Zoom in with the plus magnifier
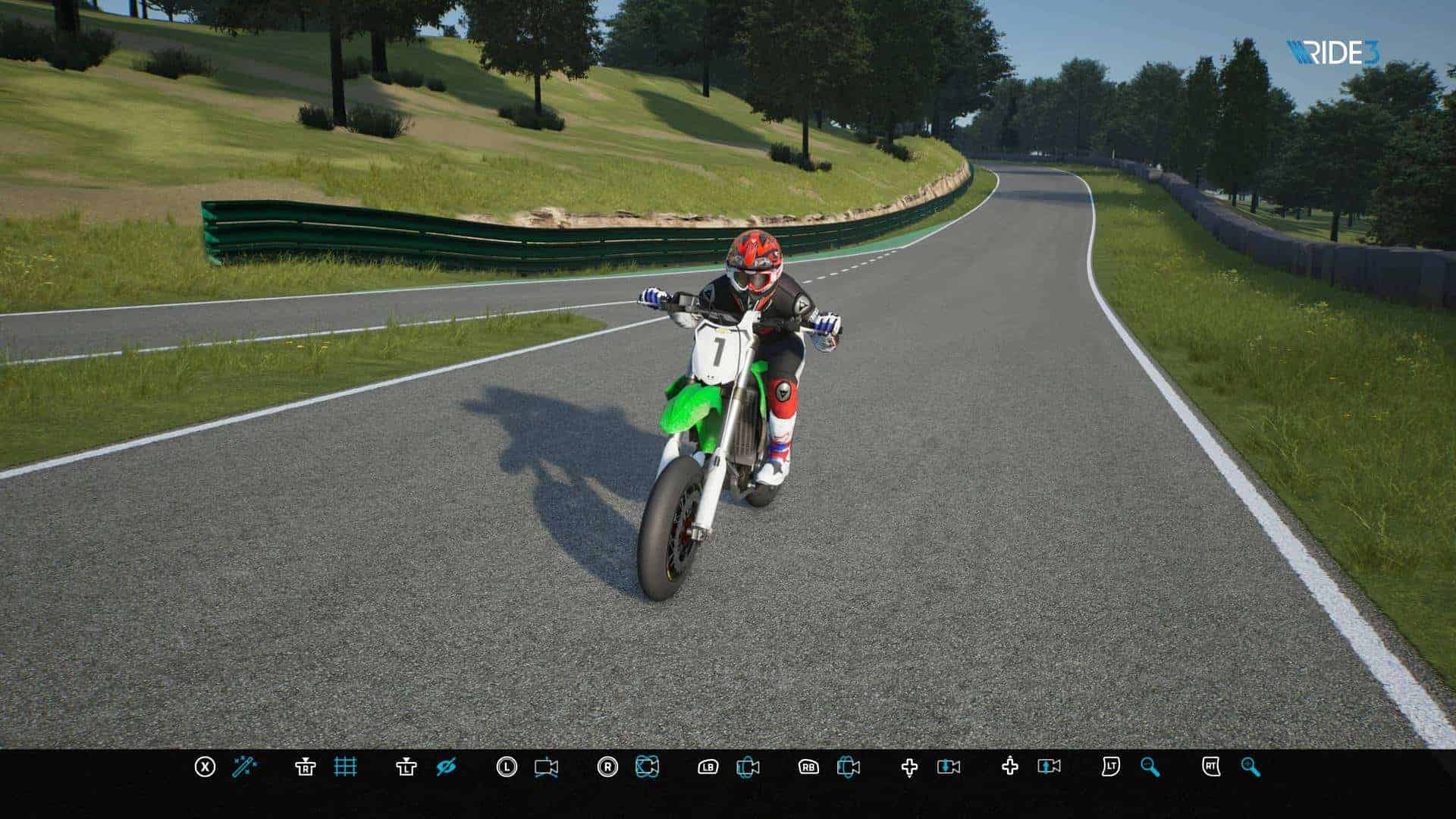Screen dimensions: 1456x819 [1250, 767]
